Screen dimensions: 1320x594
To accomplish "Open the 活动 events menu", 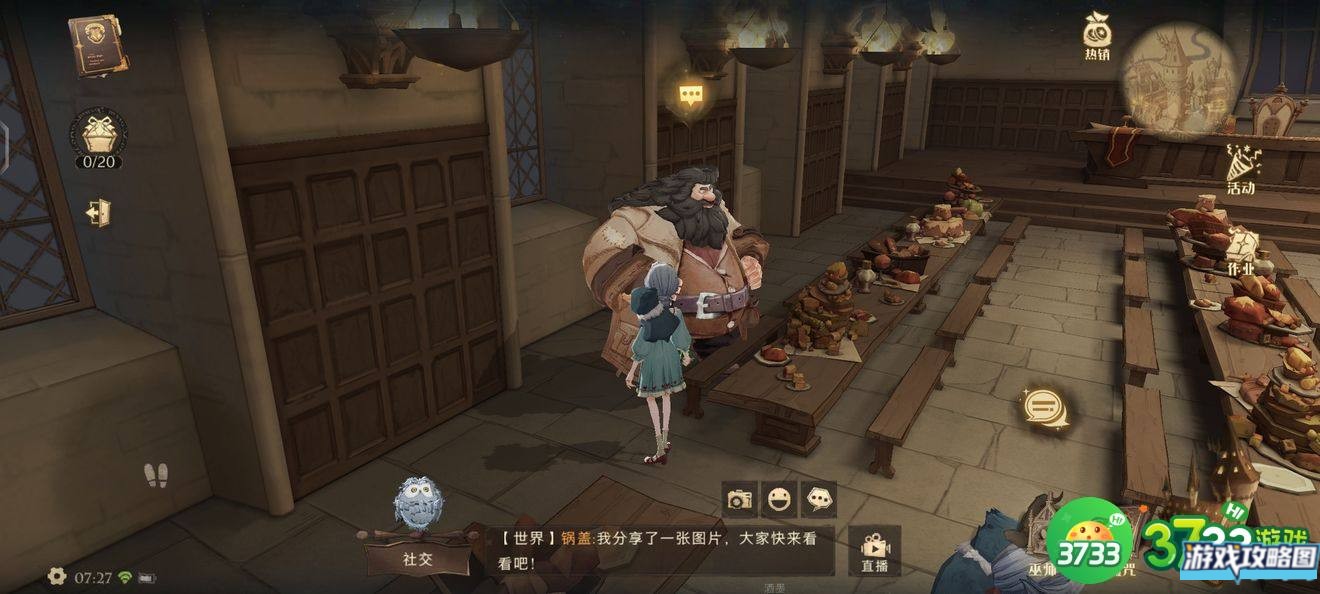I will [x=1241, y=167].
